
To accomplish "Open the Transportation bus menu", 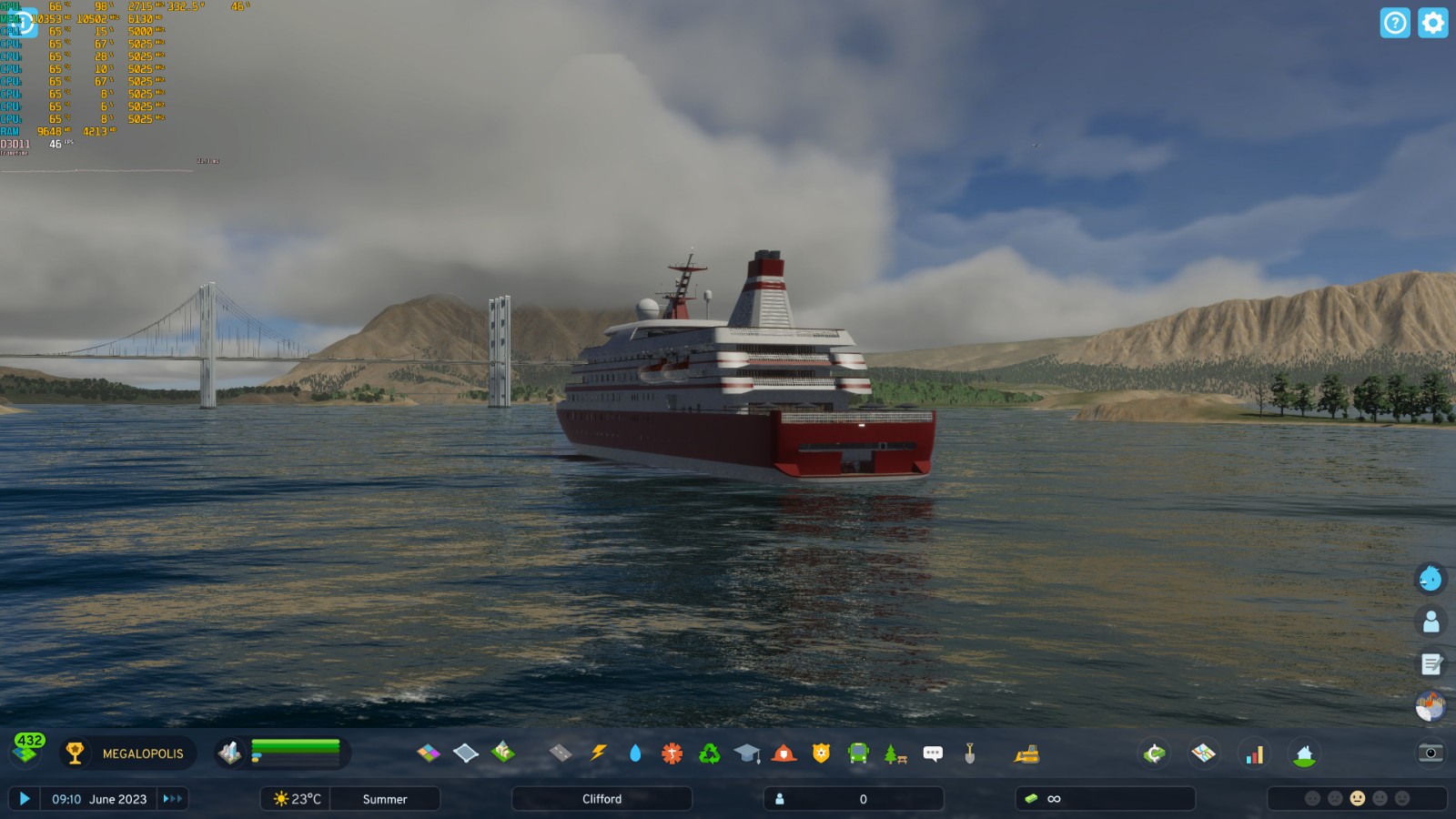I will (858, 753).
